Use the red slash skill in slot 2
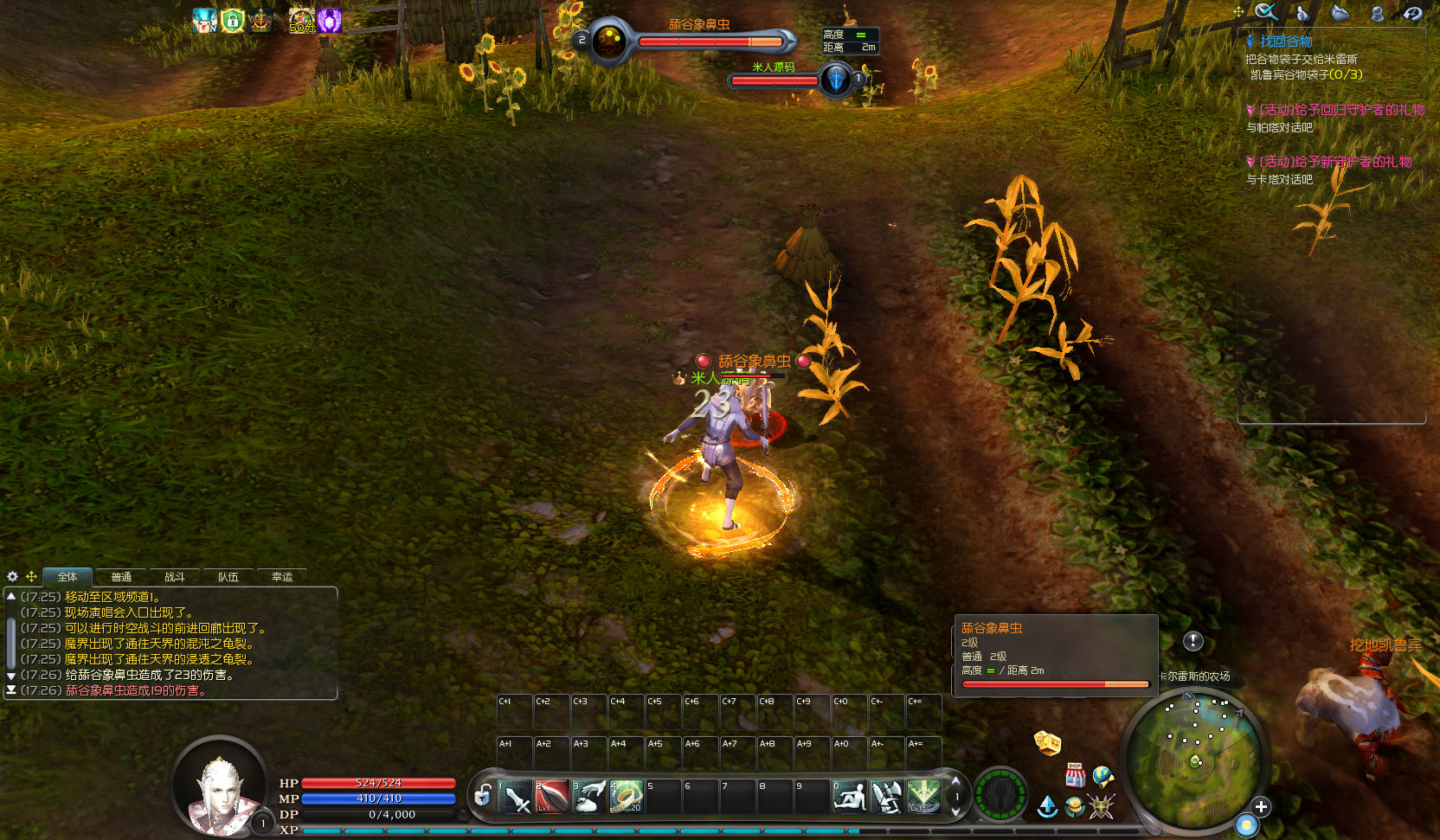 tap(552, 797)
